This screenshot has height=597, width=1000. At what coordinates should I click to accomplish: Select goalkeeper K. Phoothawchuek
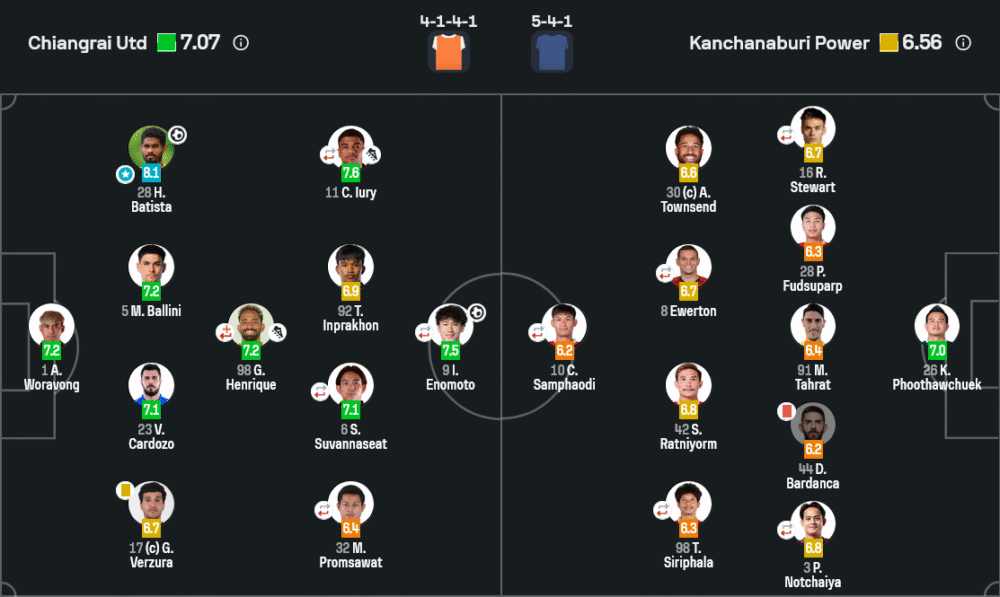pos(937,326)
